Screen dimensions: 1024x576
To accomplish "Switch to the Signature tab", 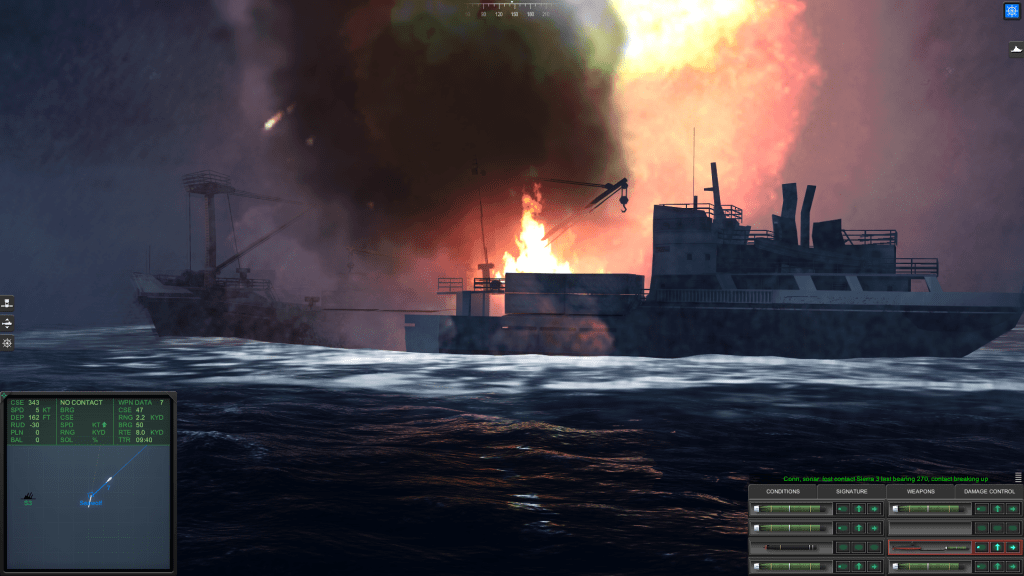I will pos(852,491).
